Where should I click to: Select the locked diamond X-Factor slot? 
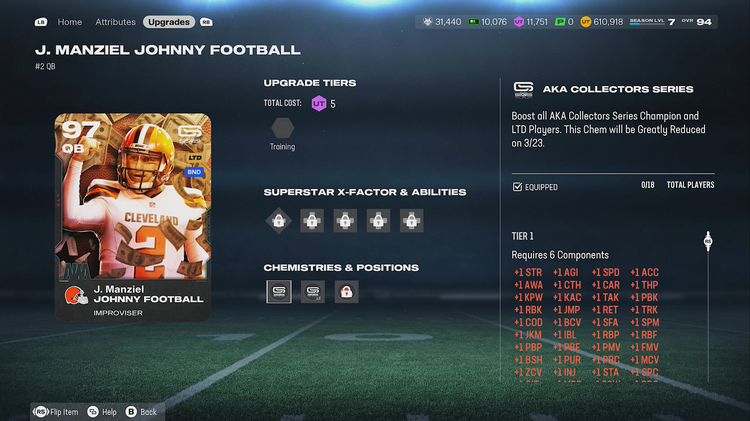coord(278,221)
